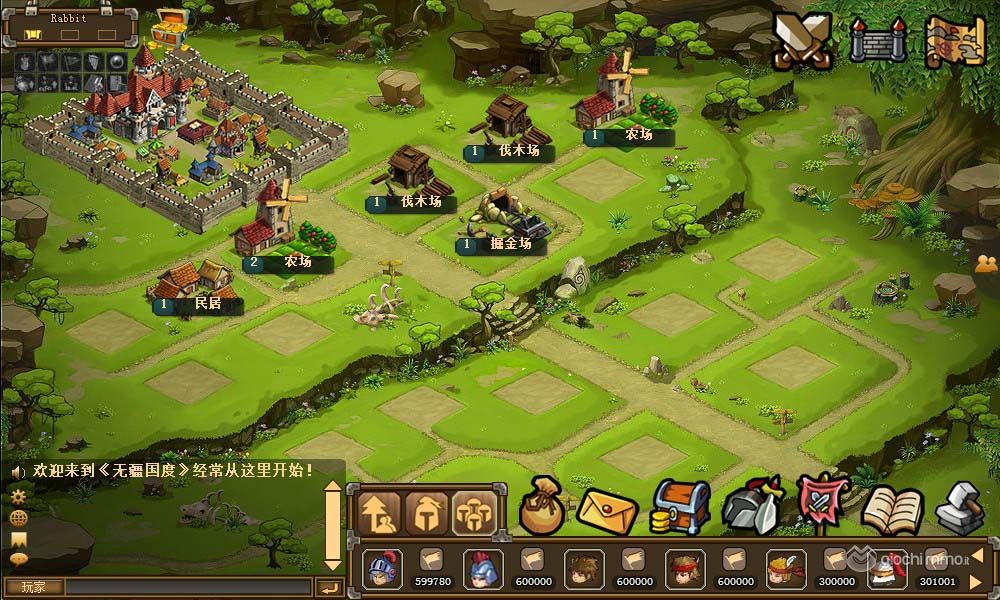Open the treasure chest with coins
This screenshot has width=1000, height=600.
point(680,507)
